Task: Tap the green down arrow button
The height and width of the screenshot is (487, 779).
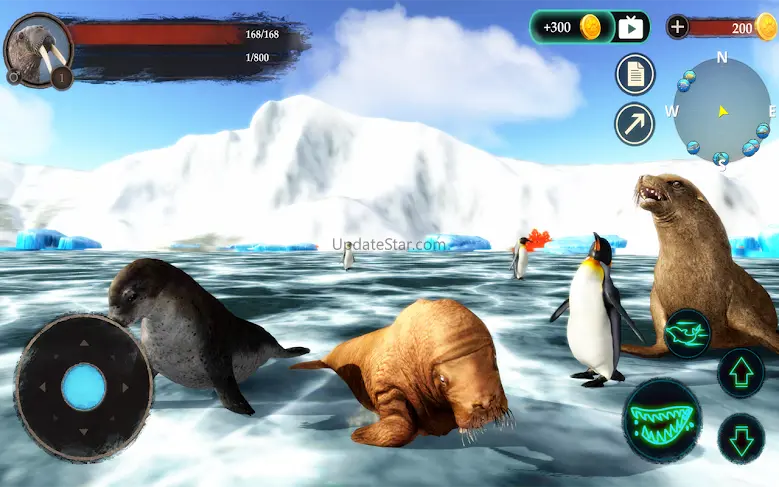Action: [741, 438]
